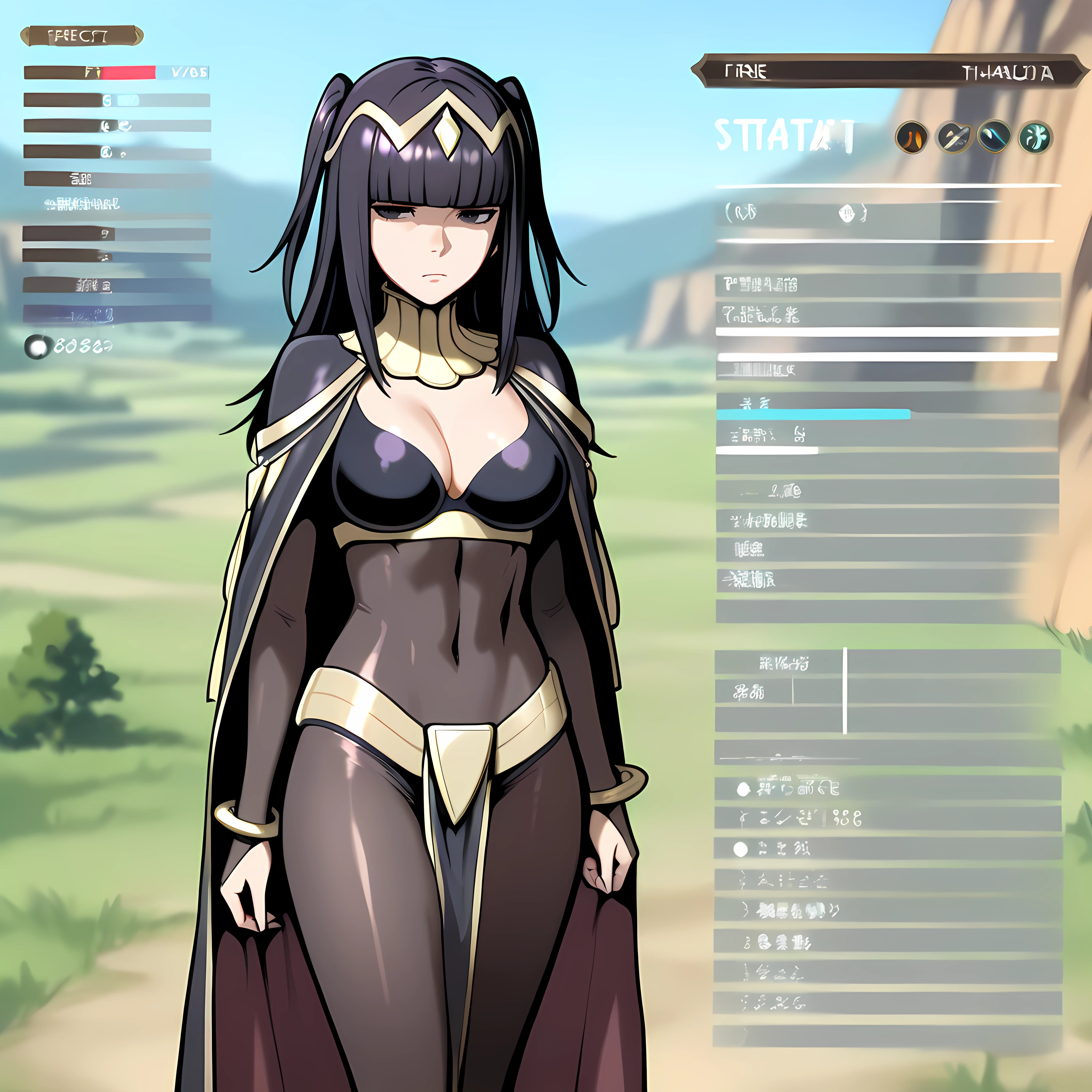Pick the teal swirl skill icon
Viewport: 1092px width, 1092px height.
[1035, 137]
